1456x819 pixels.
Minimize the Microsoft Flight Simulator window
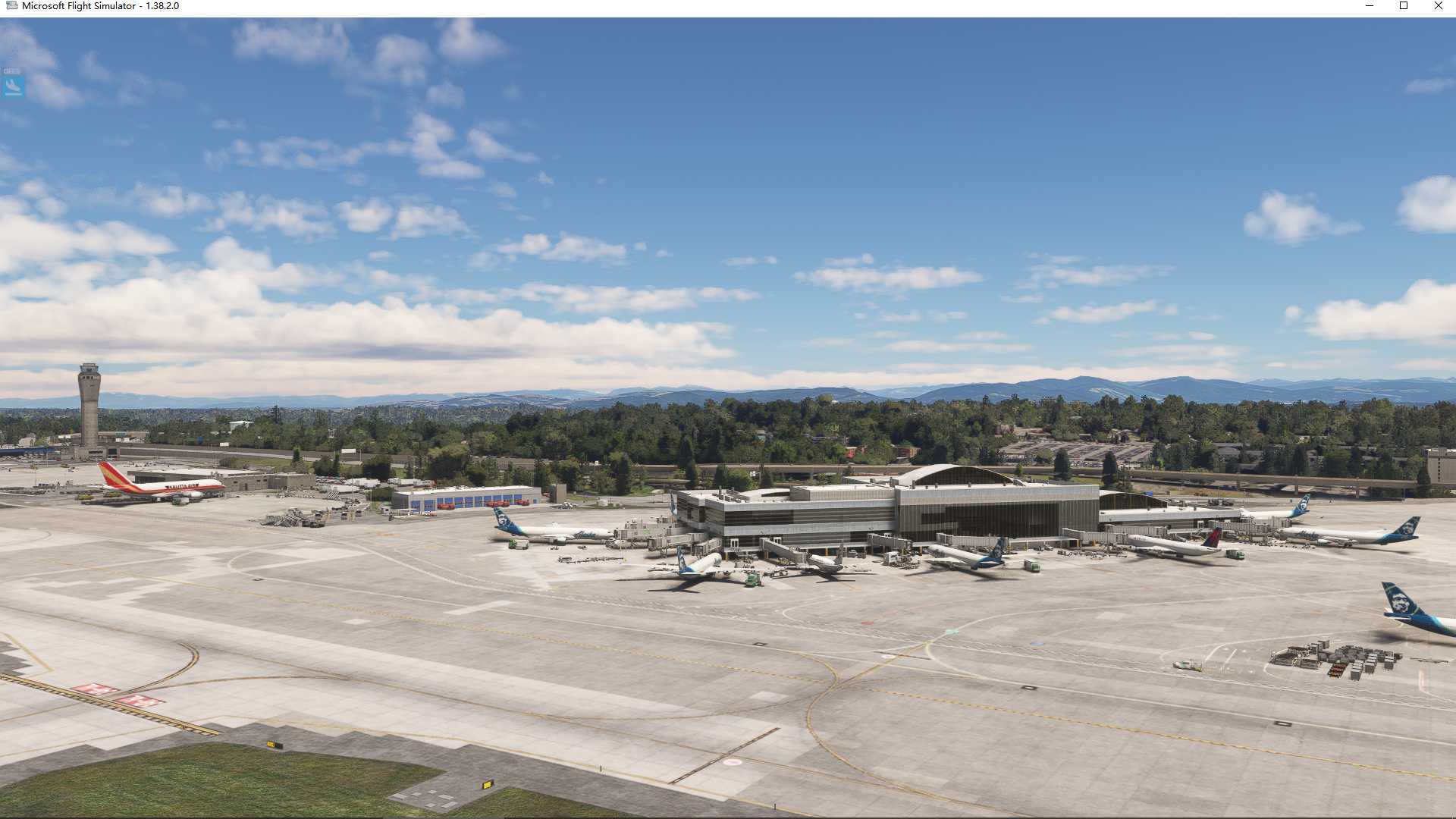1370,6
